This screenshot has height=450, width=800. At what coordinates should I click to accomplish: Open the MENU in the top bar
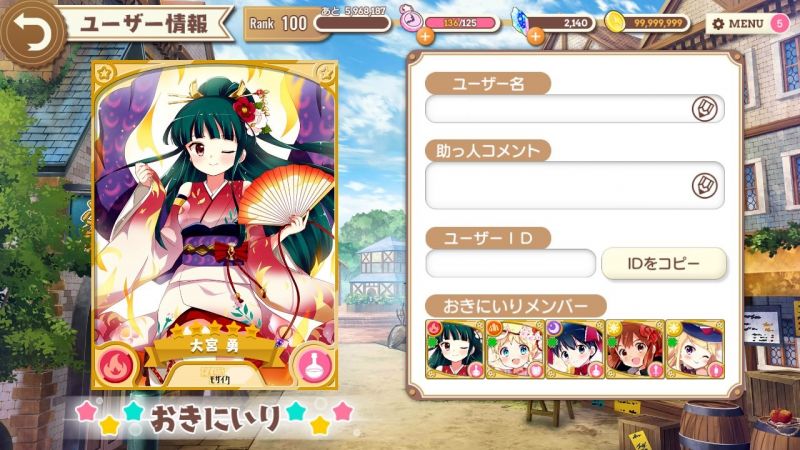click(739, 22)
